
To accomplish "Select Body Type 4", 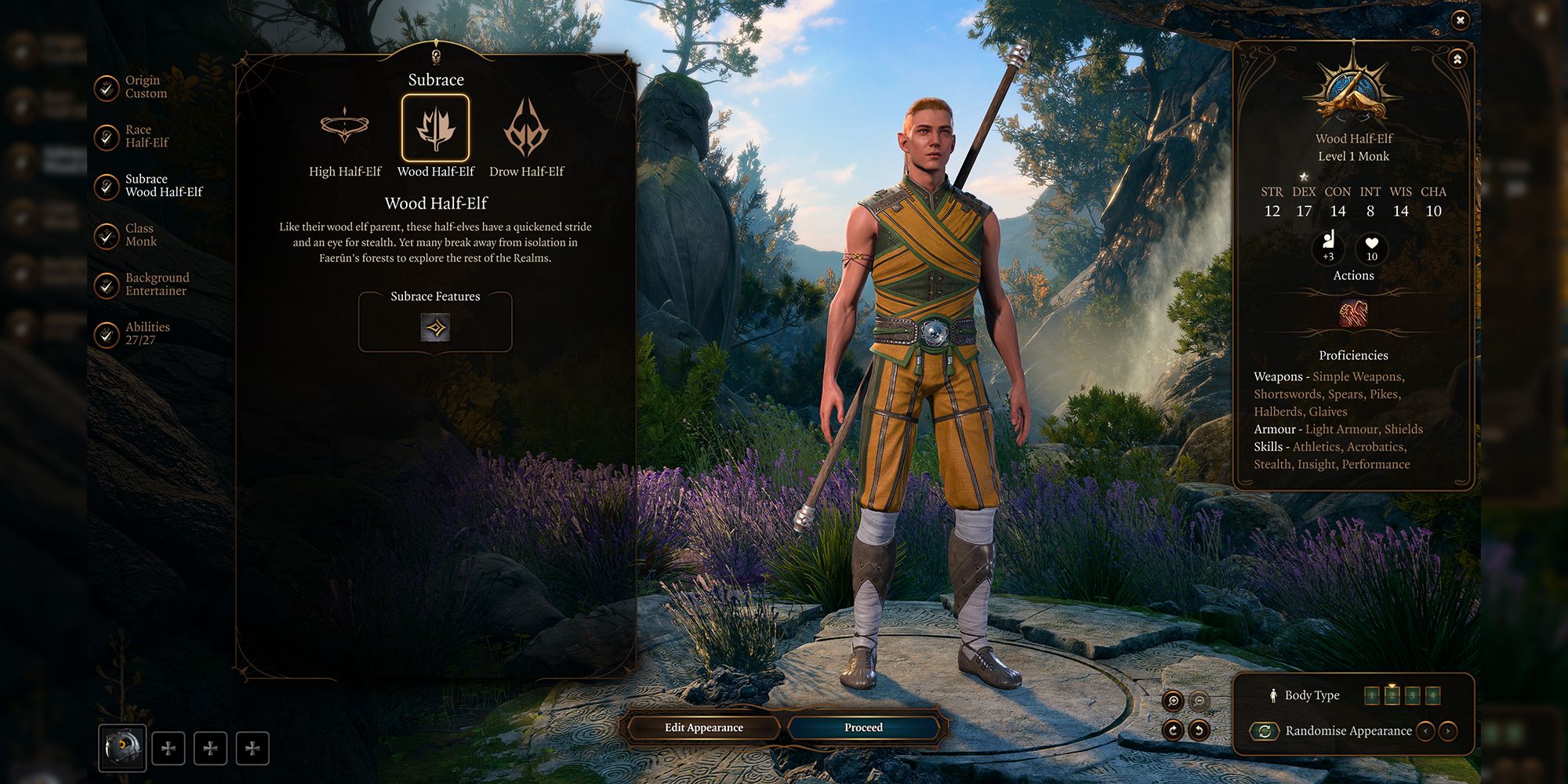I will click(1433, 695).
